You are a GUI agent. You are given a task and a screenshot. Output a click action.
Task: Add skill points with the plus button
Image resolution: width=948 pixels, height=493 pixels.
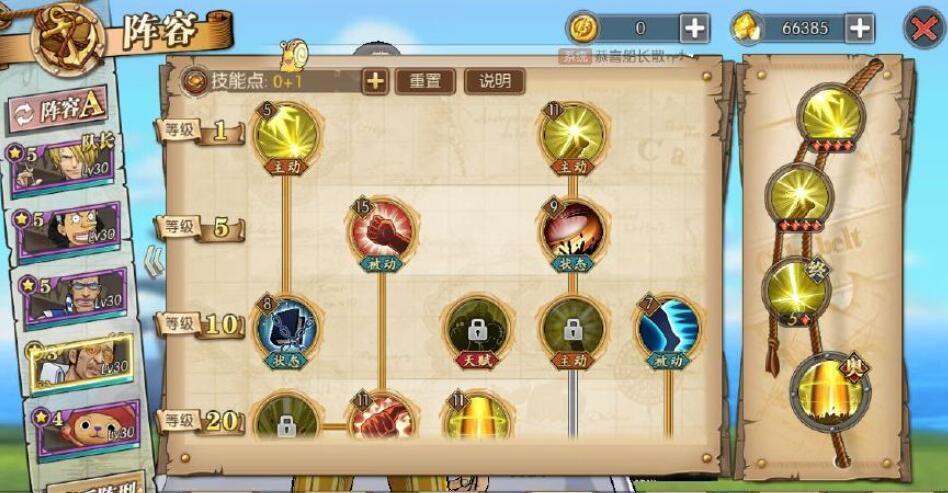pyautogui.click(x=375, y=81)
